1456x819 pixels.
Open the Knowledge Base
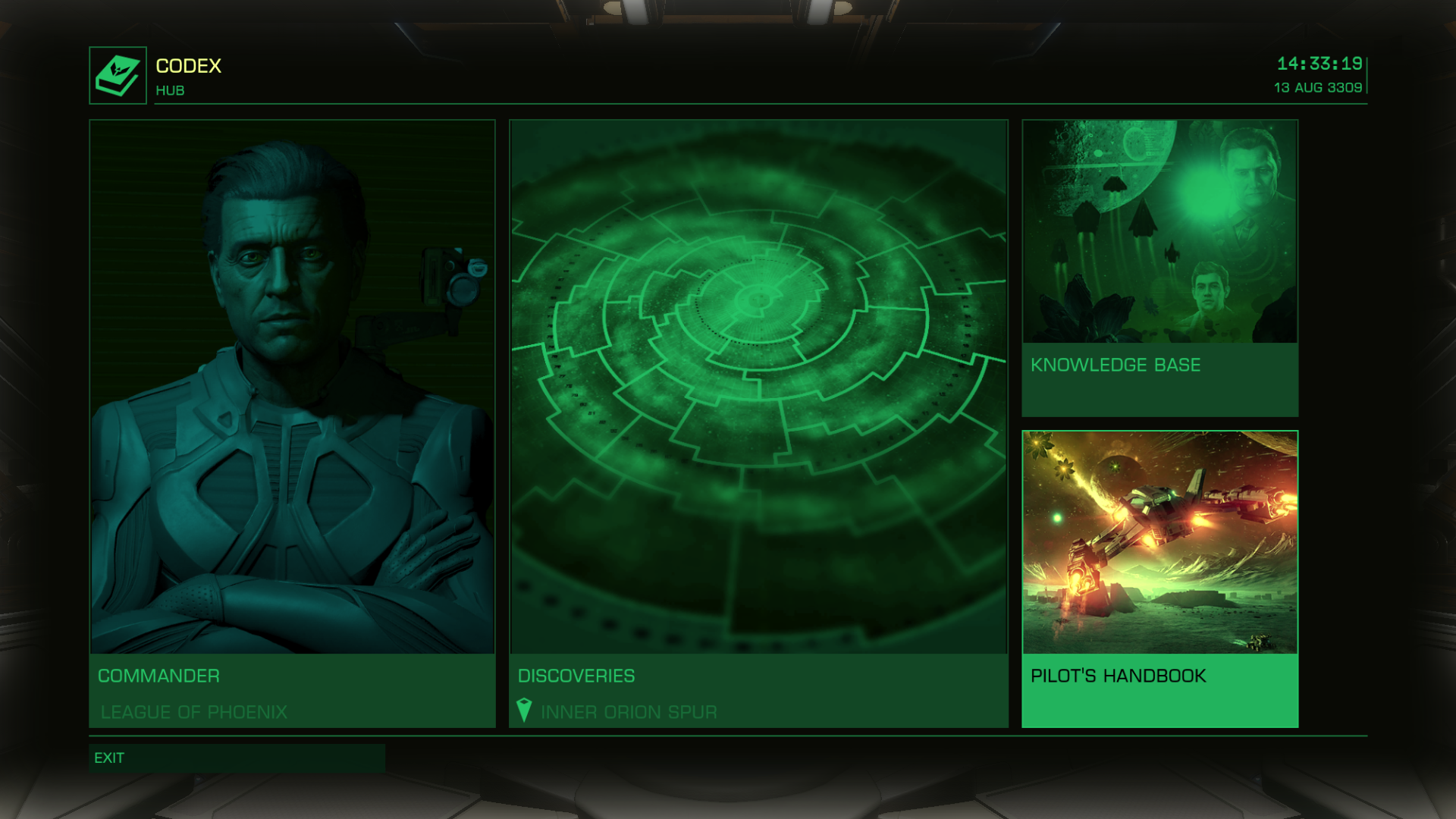(1159, 268)
